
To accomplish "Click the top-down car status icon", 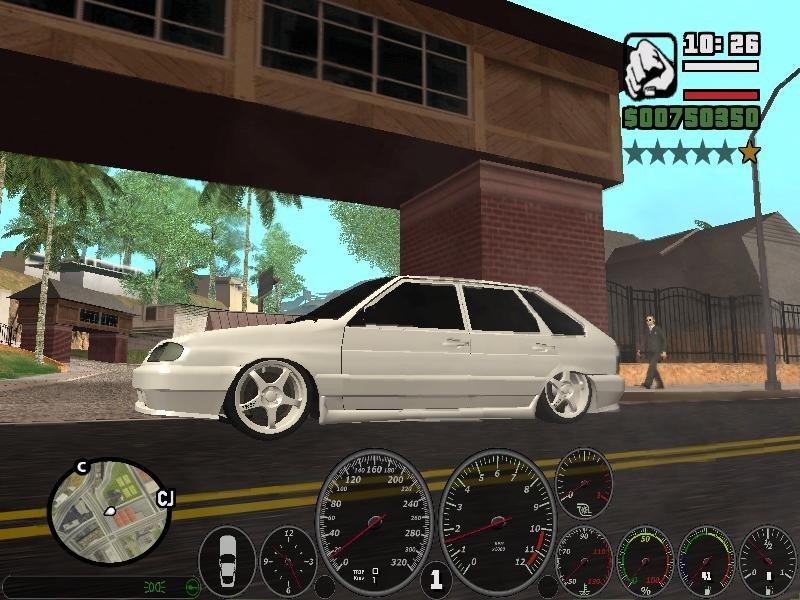I will pos(227,562).
